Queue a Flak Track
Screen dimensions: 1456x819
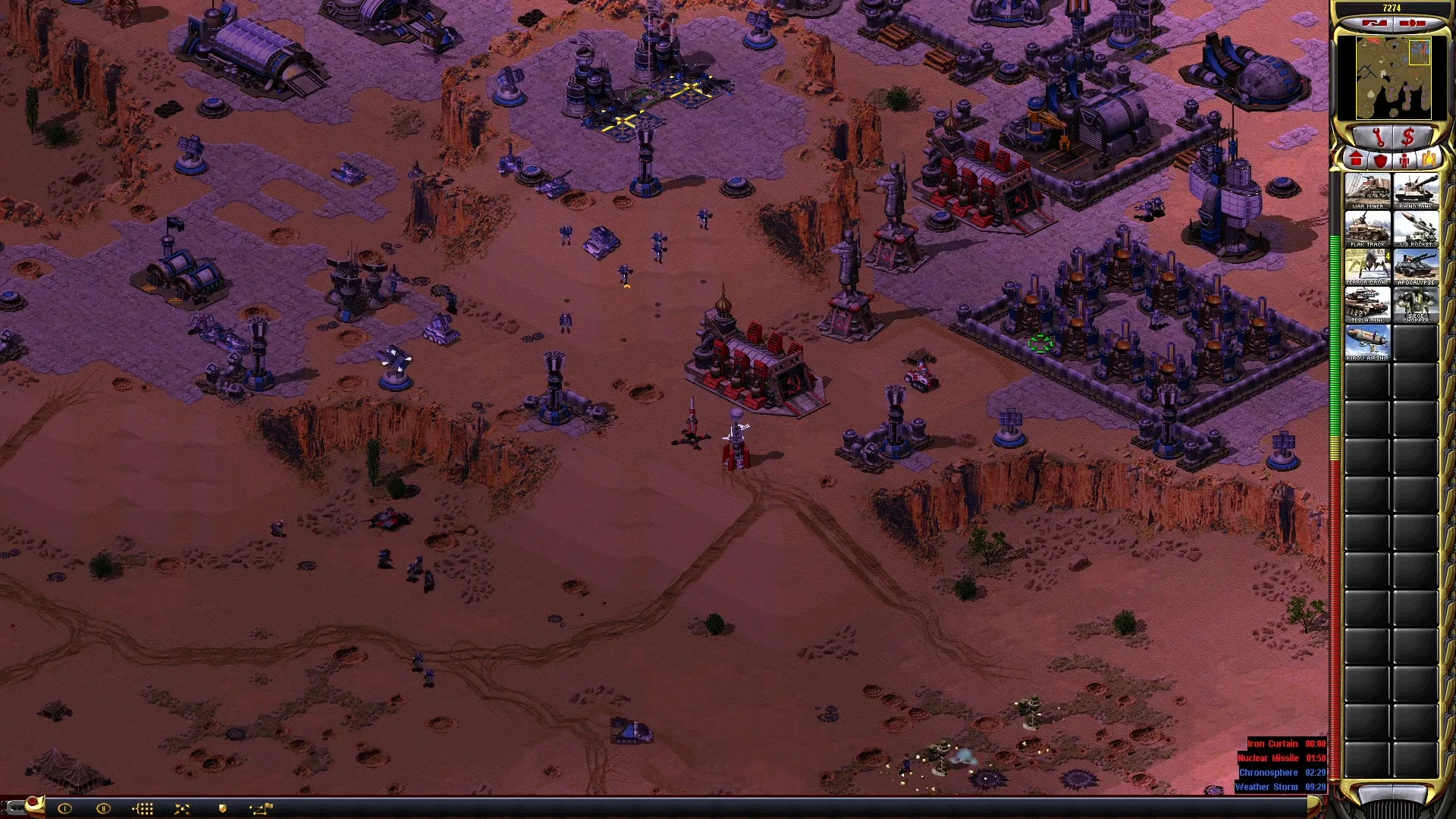point(1367,228)
